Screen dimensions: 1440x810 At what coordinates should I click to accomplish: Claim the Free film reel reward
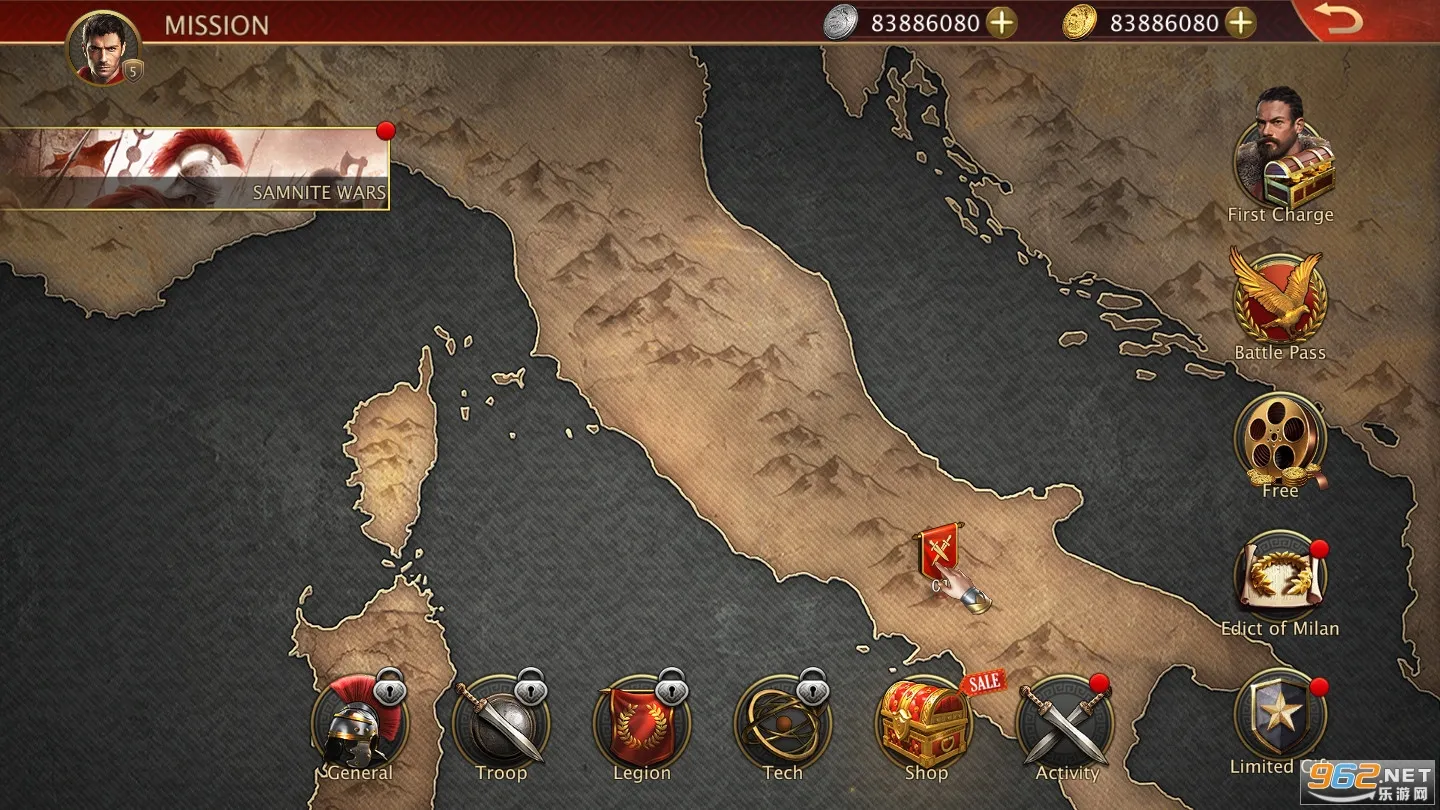click(x=1280, y=442)
